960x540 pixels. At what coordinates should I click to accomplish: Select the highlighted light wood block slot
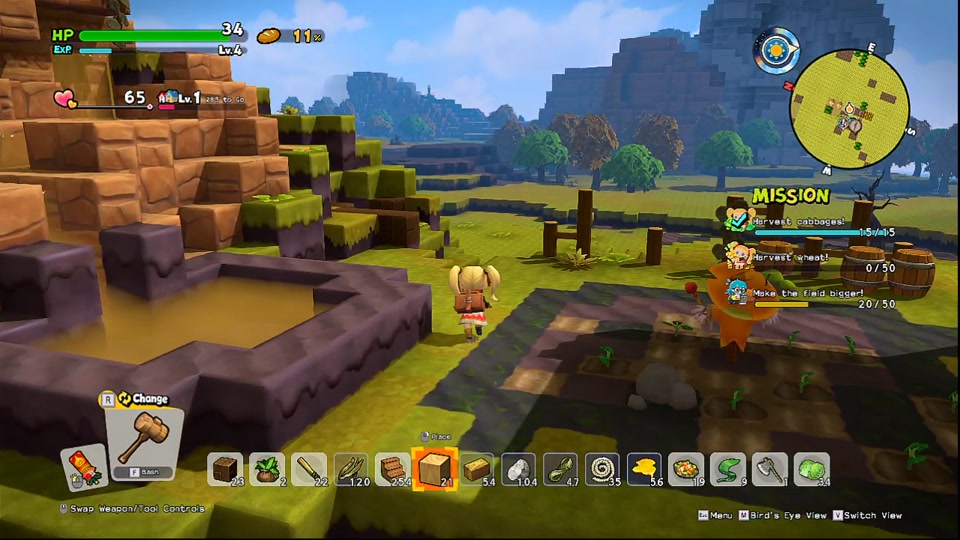pos(435,469)
